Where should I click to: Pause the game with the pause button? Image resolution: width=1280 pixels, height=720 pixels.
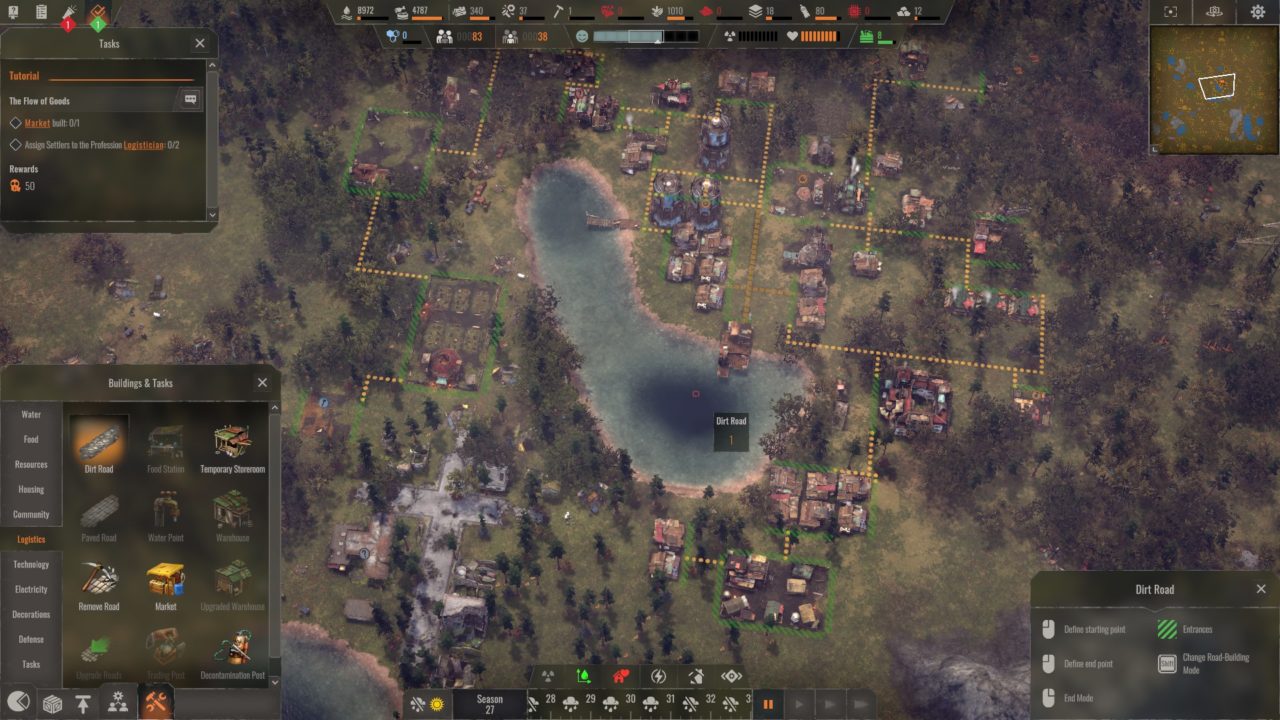click(x=768, y=704)
